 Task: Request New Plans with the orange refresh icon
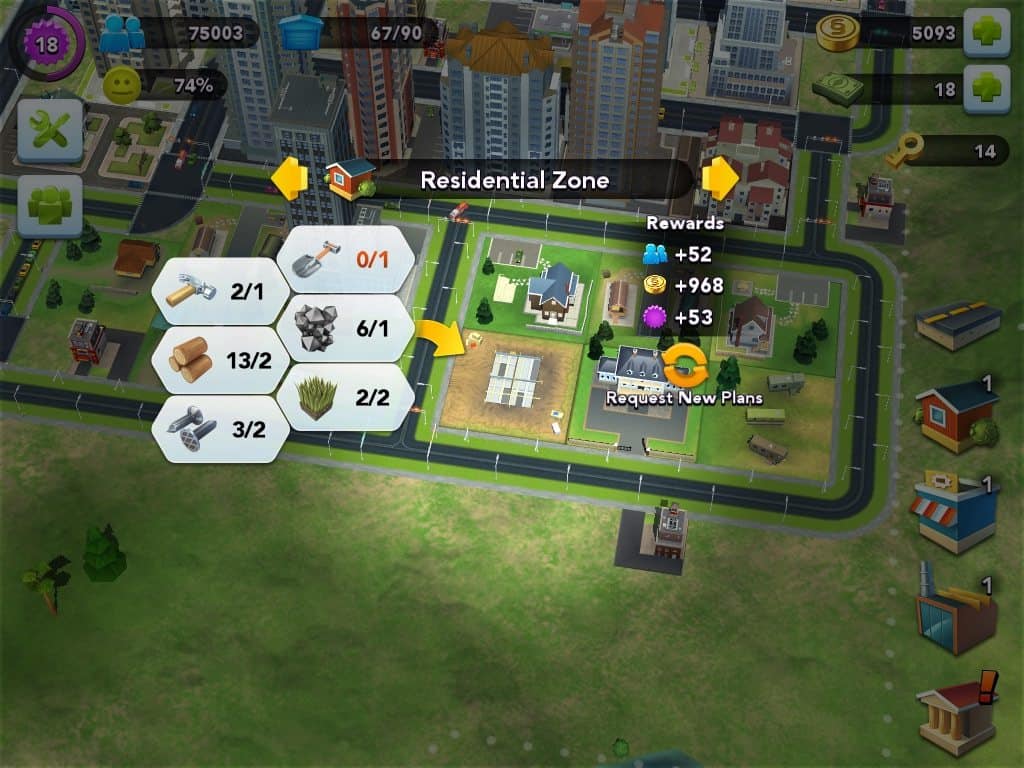point(685,367)
